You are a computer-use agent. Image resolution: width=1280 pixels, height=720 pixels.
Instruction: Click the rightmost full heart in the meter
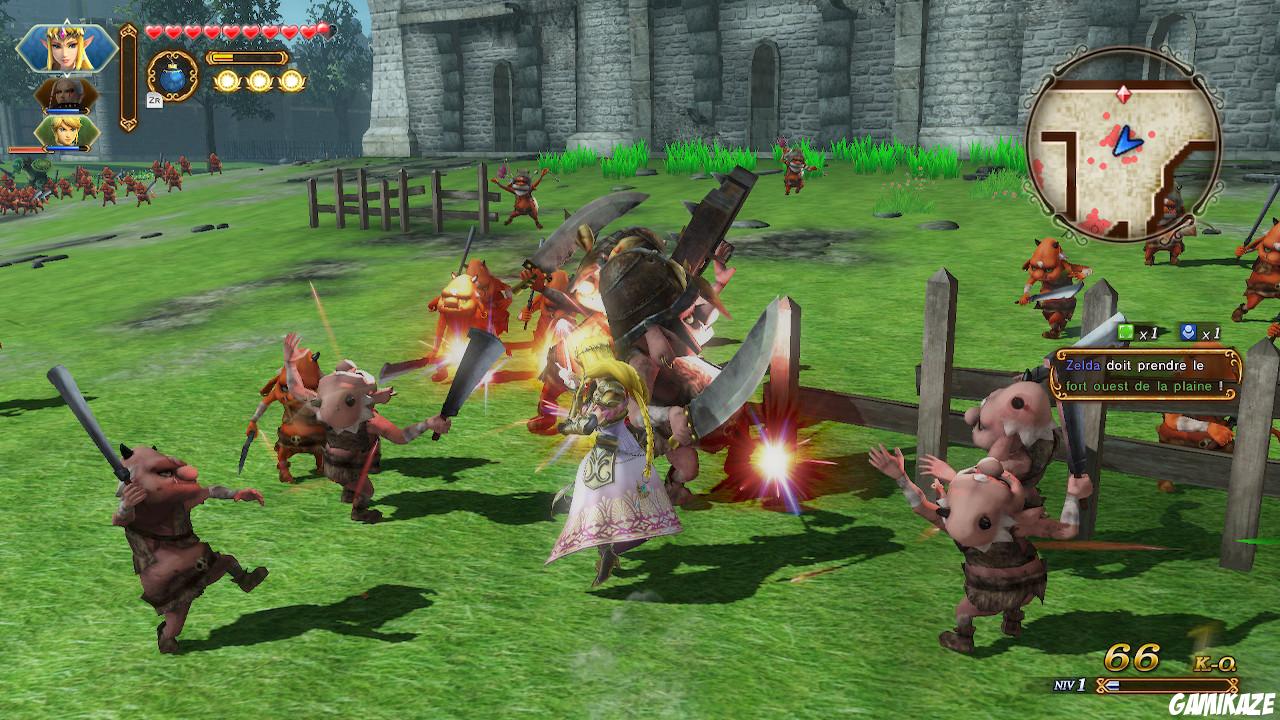308,31
